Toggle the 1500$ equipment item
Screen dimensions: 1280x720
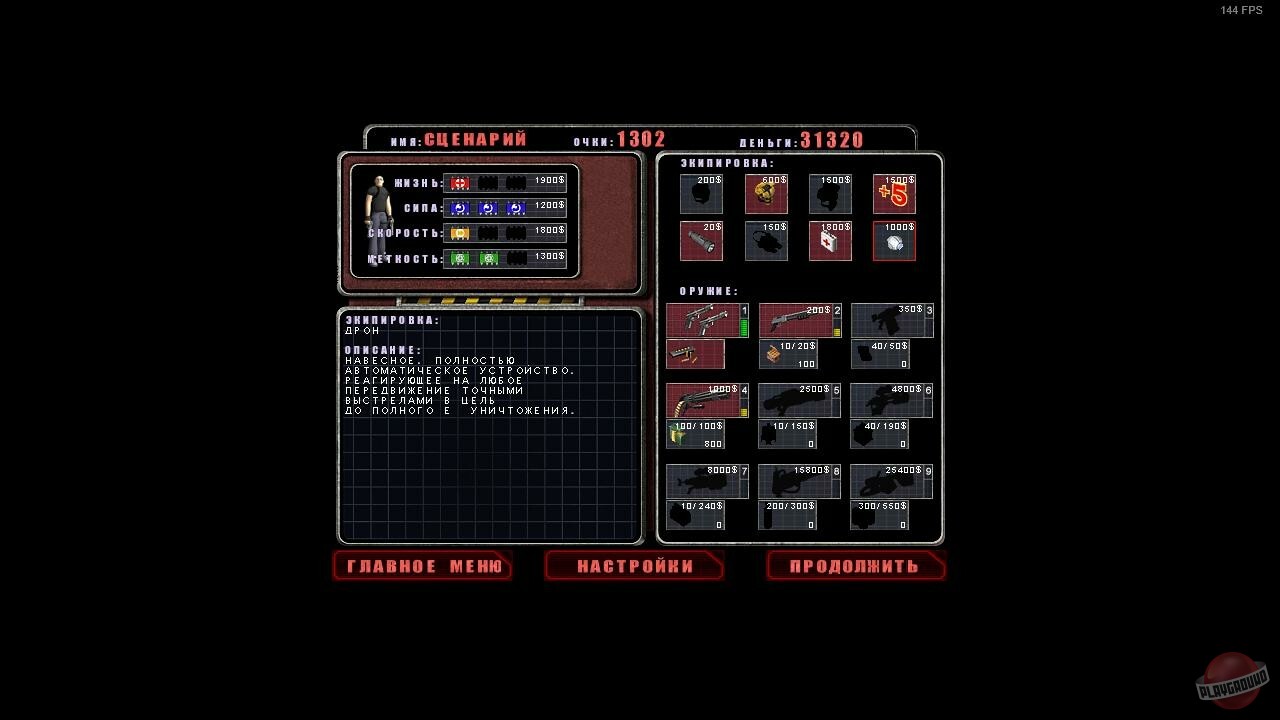pos(829,194)
